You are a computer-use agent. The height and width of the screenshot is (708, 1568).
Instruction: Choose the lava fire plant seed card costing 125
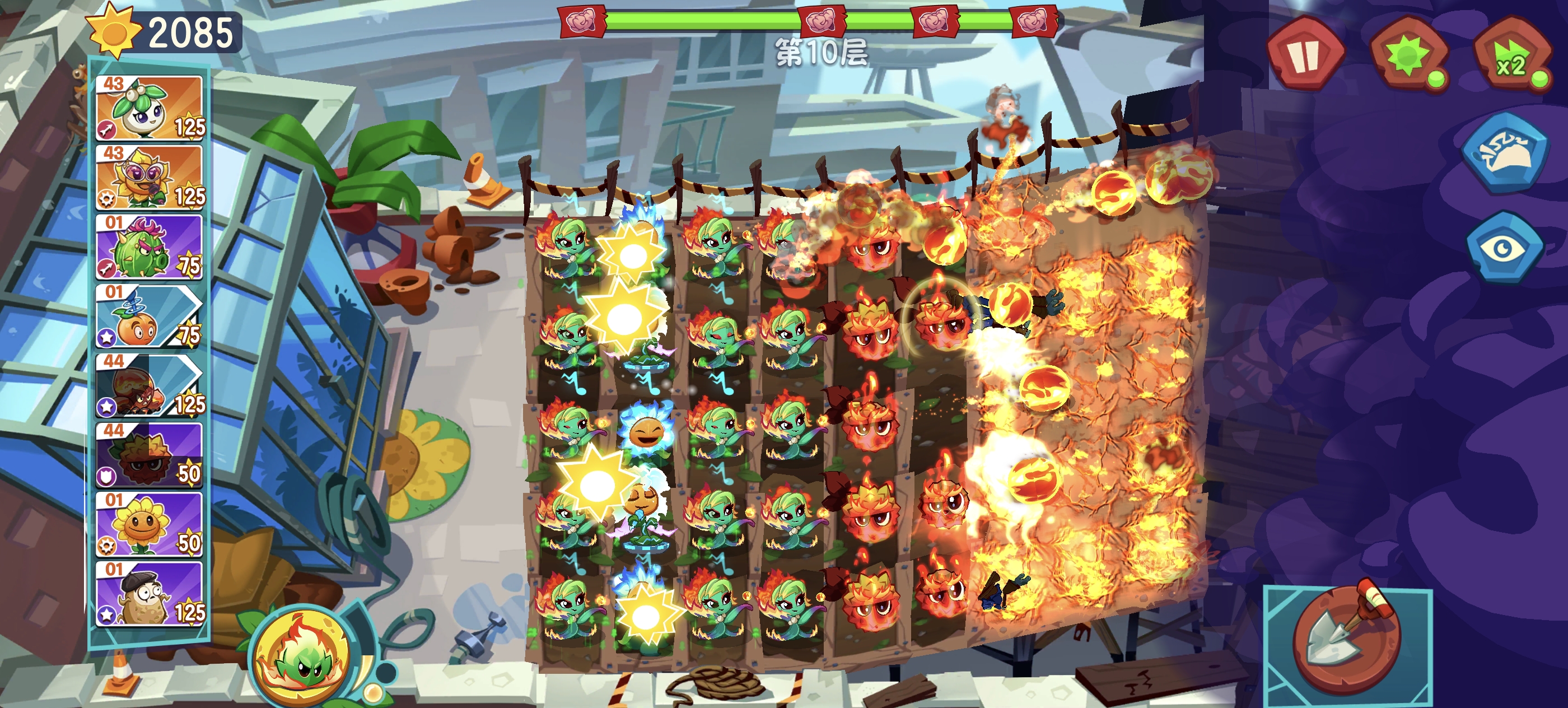150,386
